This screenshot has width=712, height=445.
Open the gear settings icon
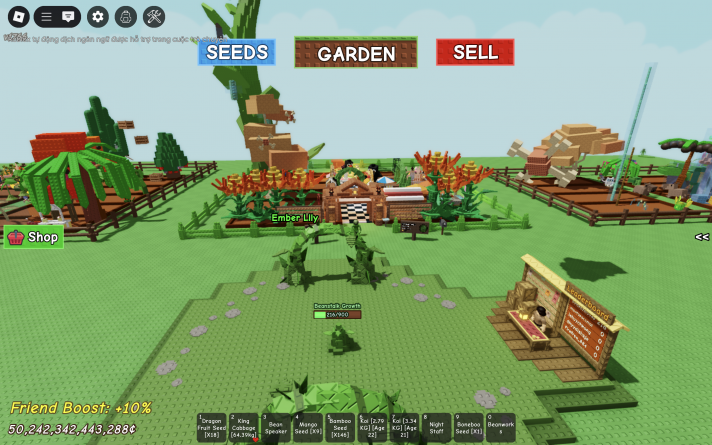point(97,17)
